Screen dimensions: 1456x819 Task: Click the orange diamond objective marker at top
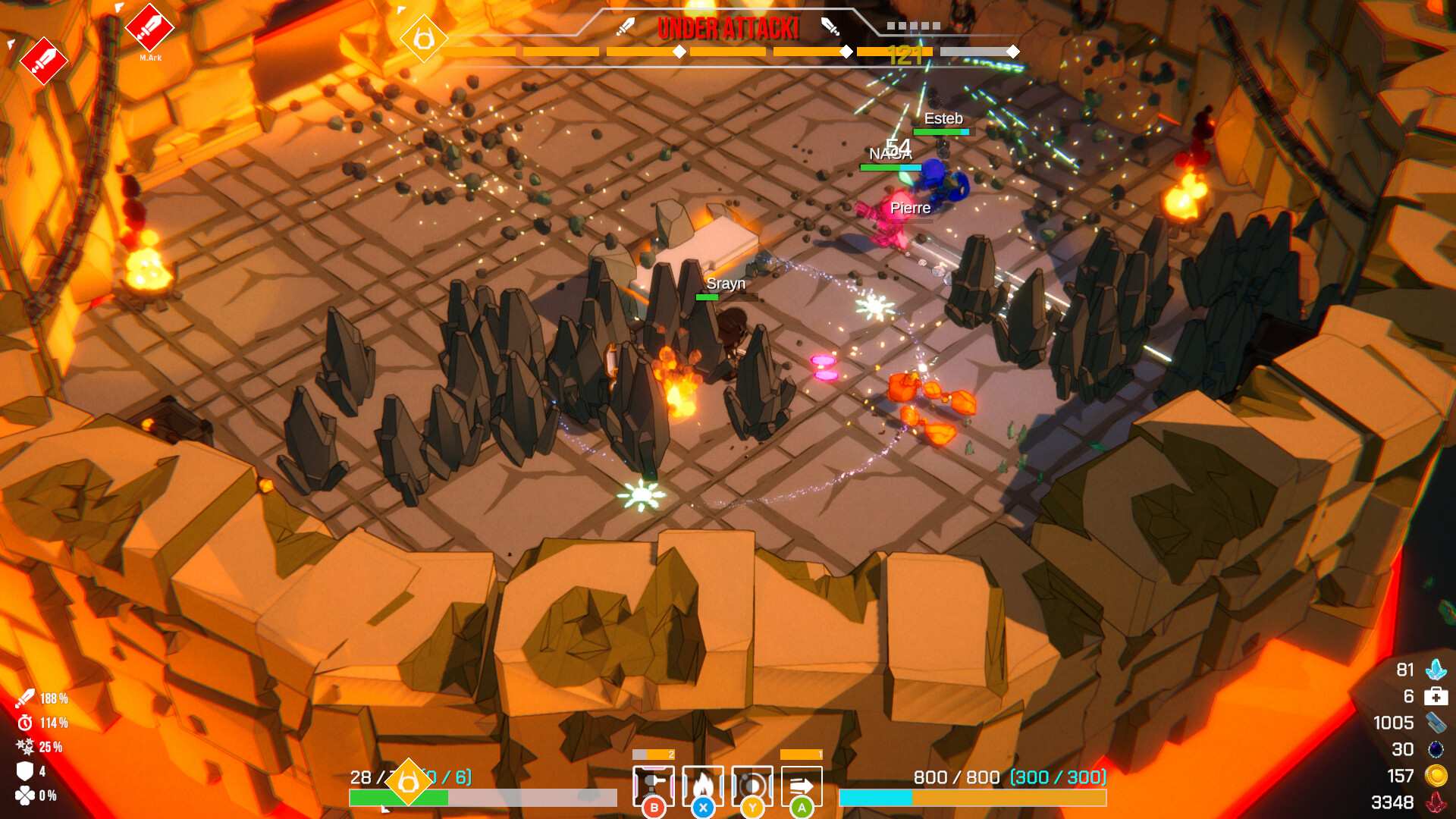coord(423,38)
